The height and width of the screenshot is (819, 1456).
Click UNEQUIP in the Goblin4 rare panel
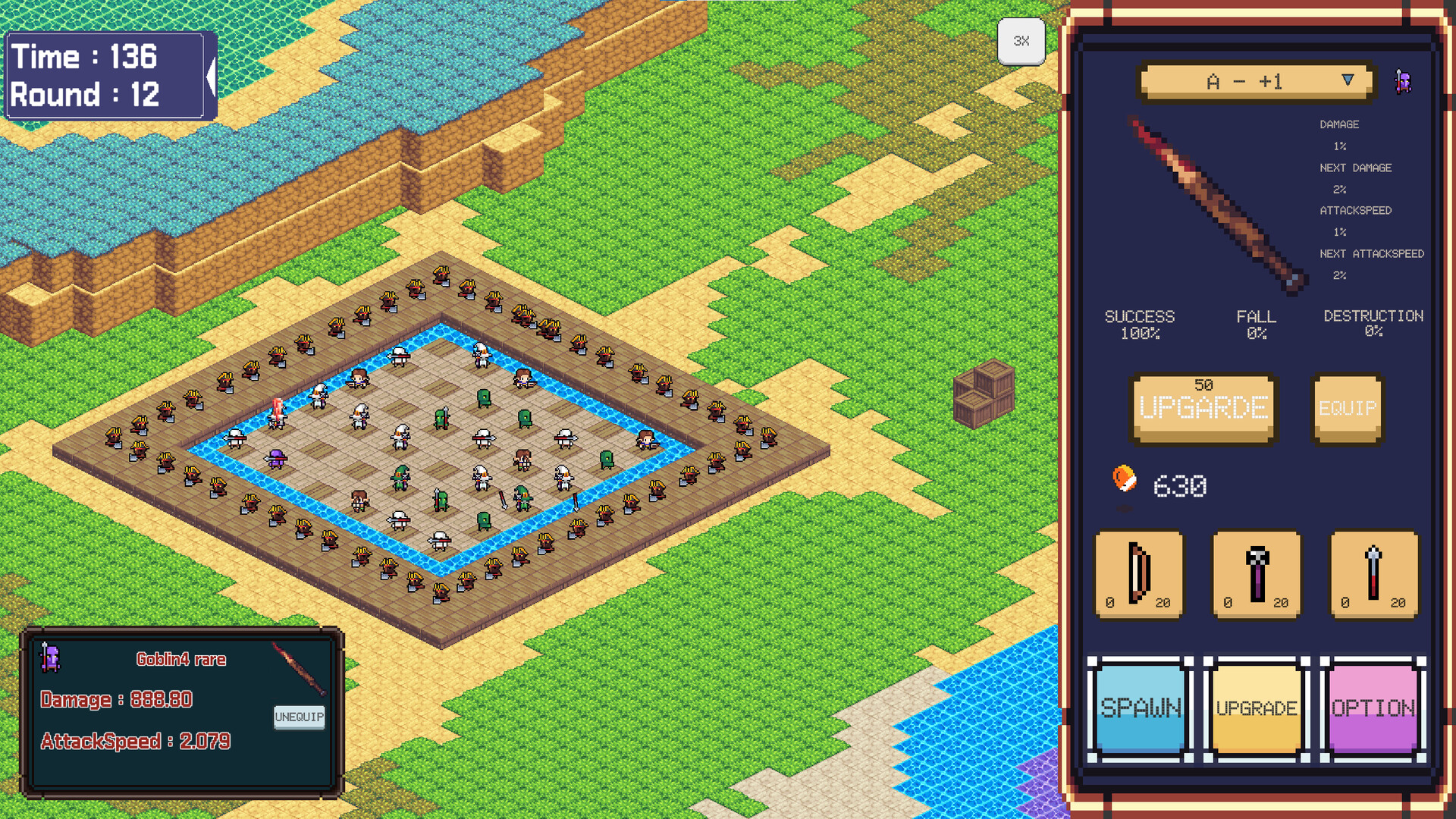tap(299, 717)
